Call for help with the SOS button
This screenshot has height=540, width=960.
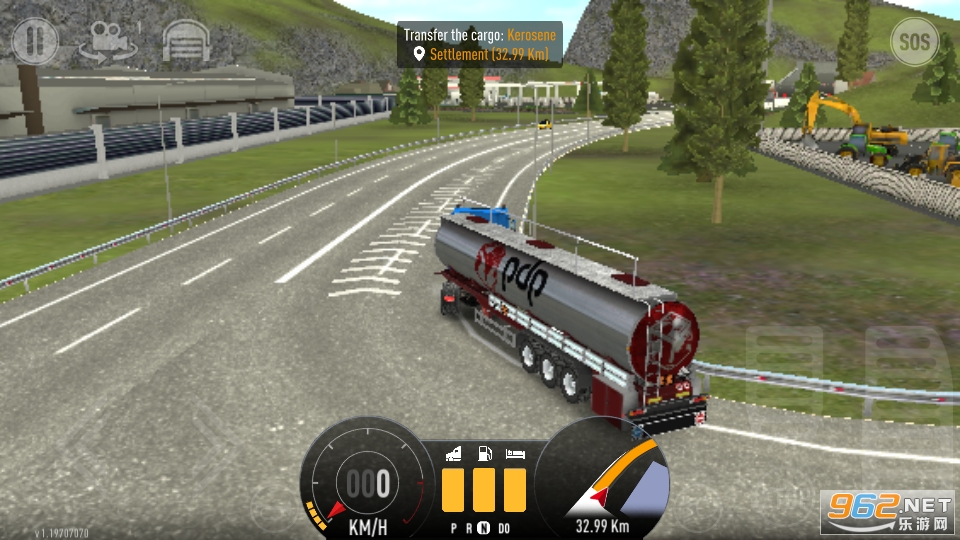(x=914, y=42)
